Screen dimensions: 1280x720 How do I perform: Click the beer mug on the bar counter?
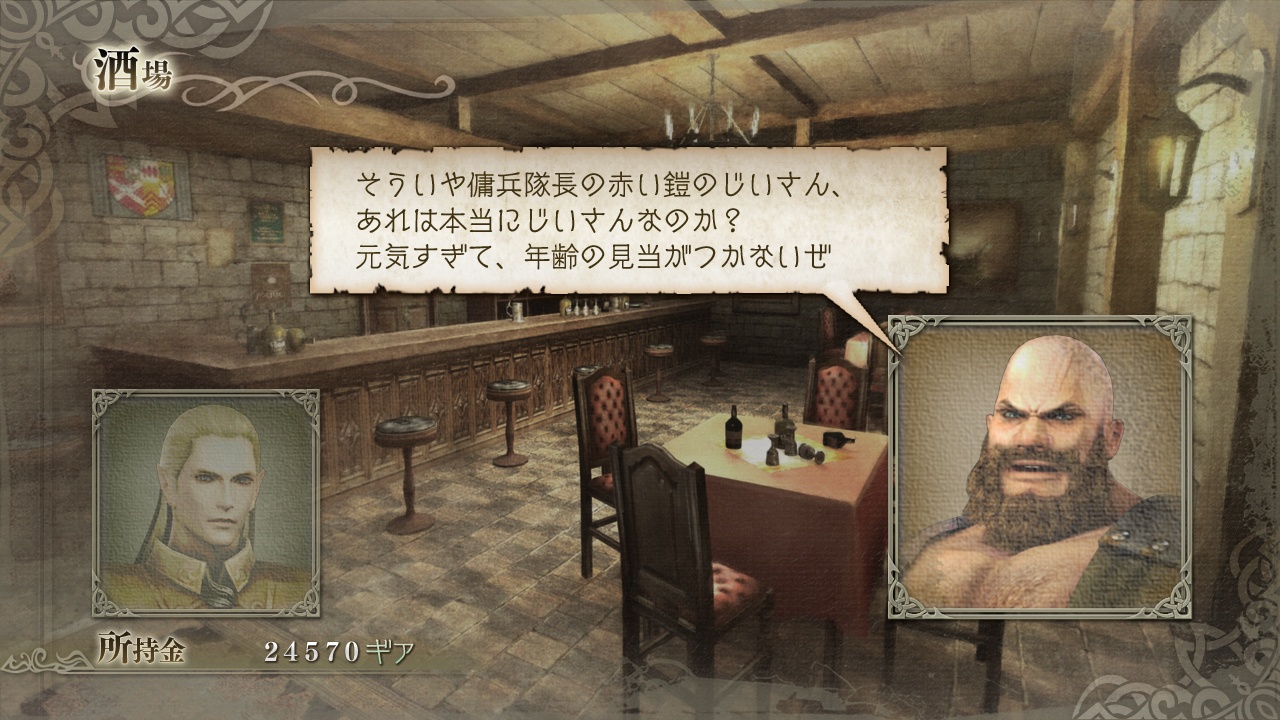click(x=516, y=309)
